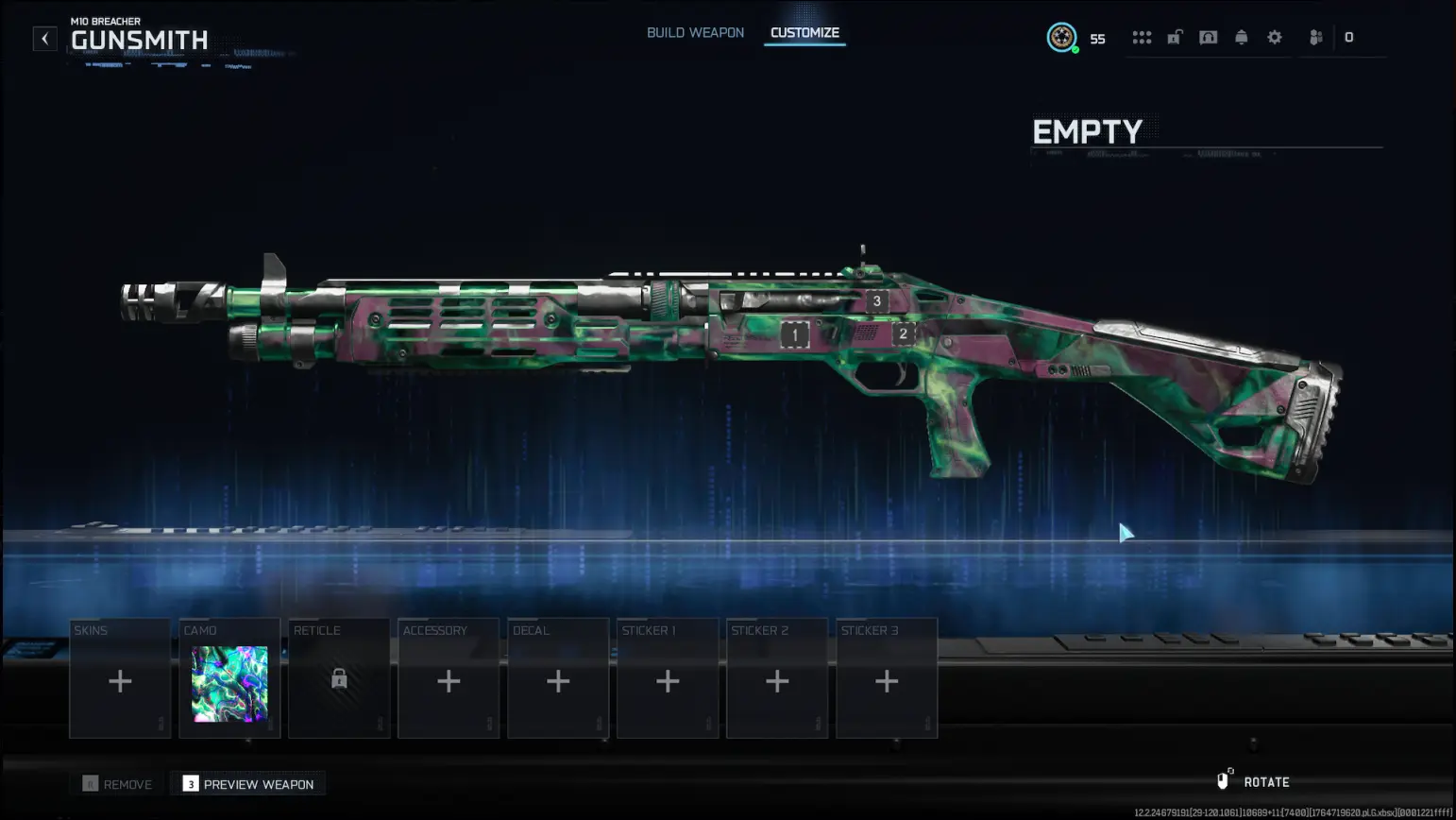1456x820 pixels.
Task: Open the settings gear menu
Action: pos(1275,38)
